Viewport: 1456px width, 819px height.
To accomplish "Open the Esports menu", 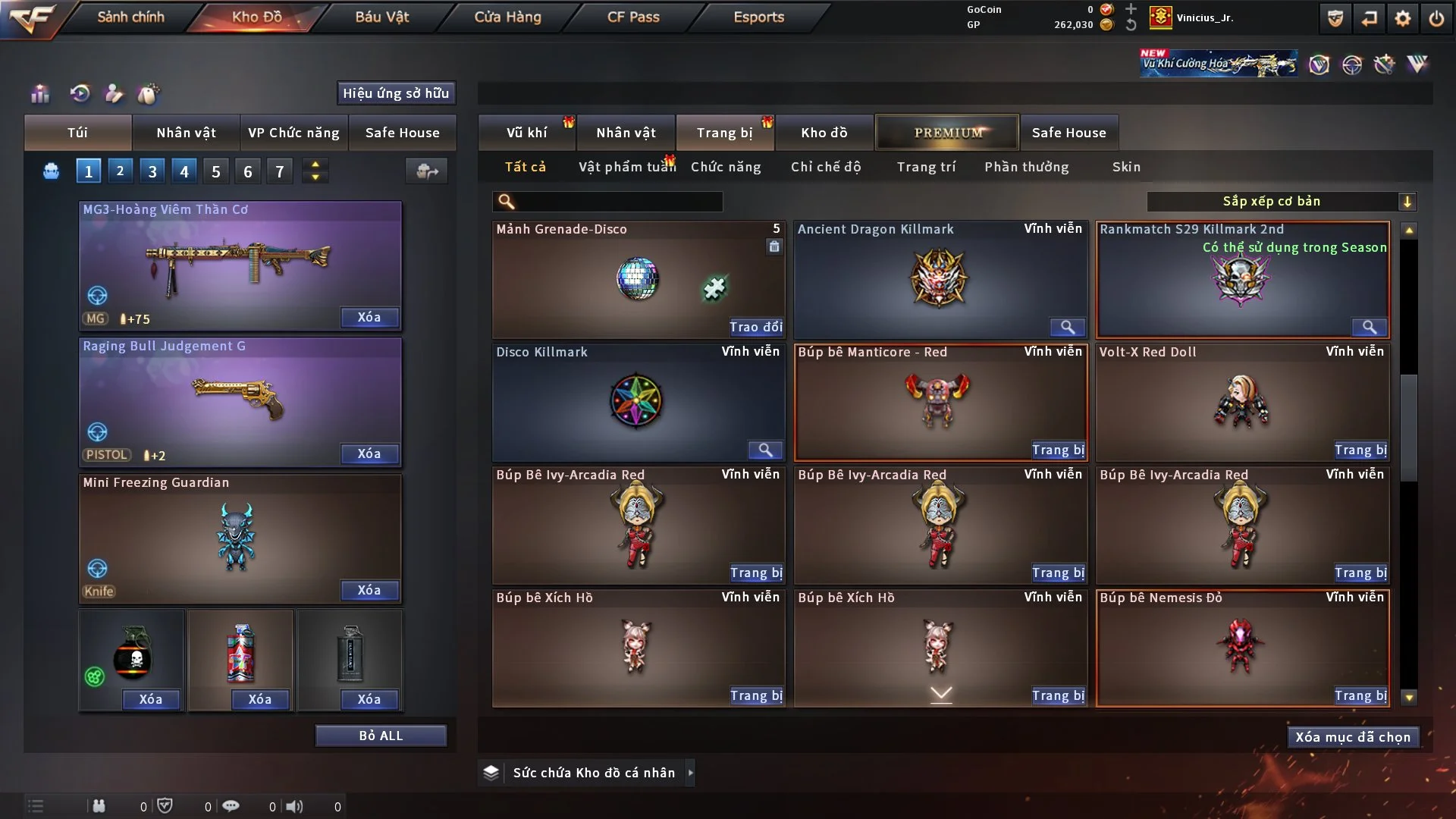I will pos(758,17).
